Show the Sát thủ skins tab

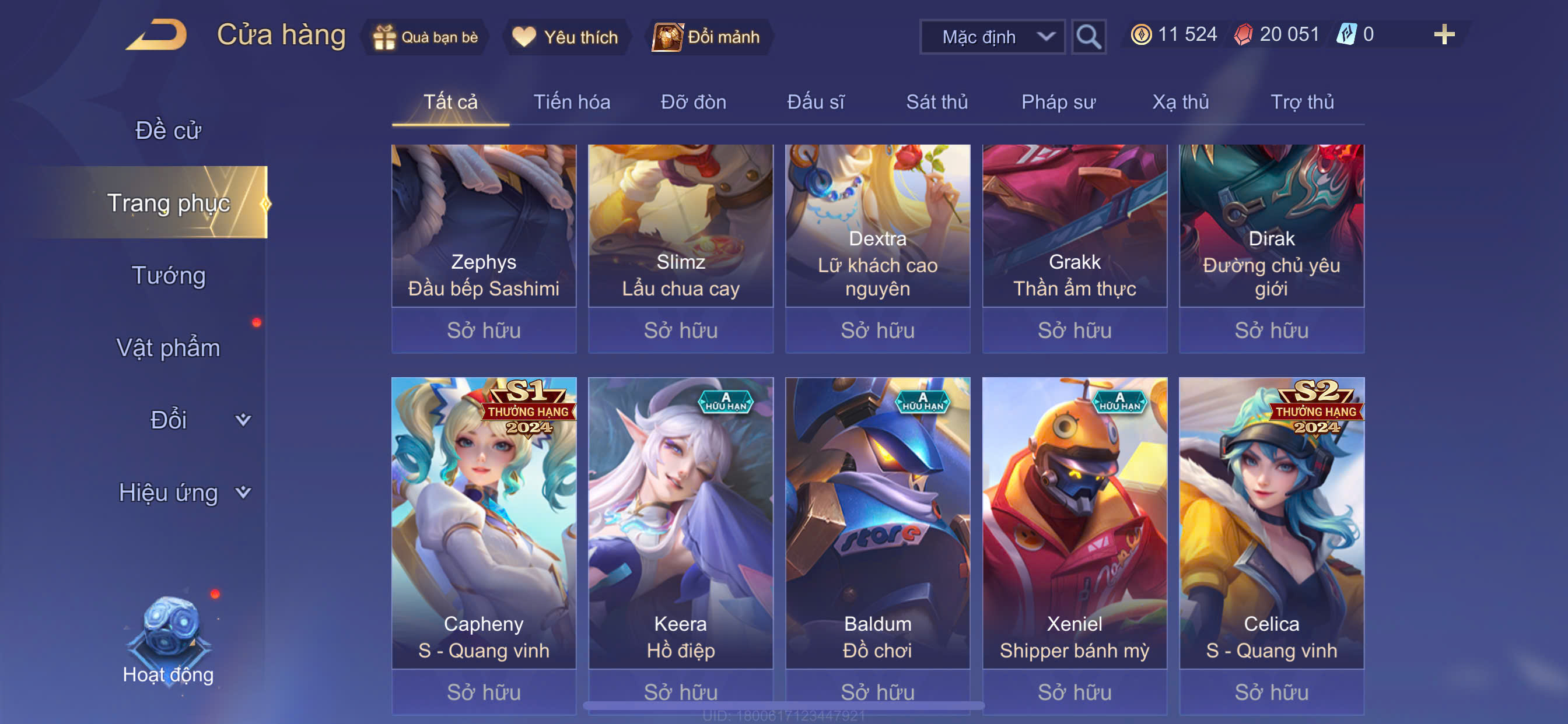[937, 101]
